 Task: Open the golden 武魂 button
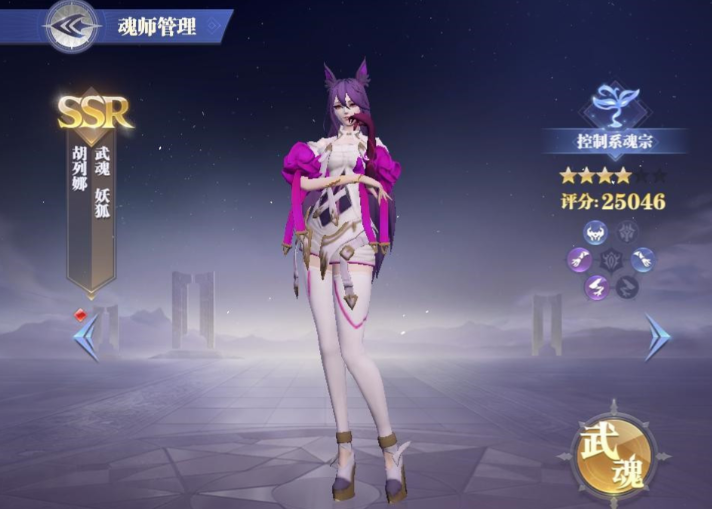(x=612, y=454)
